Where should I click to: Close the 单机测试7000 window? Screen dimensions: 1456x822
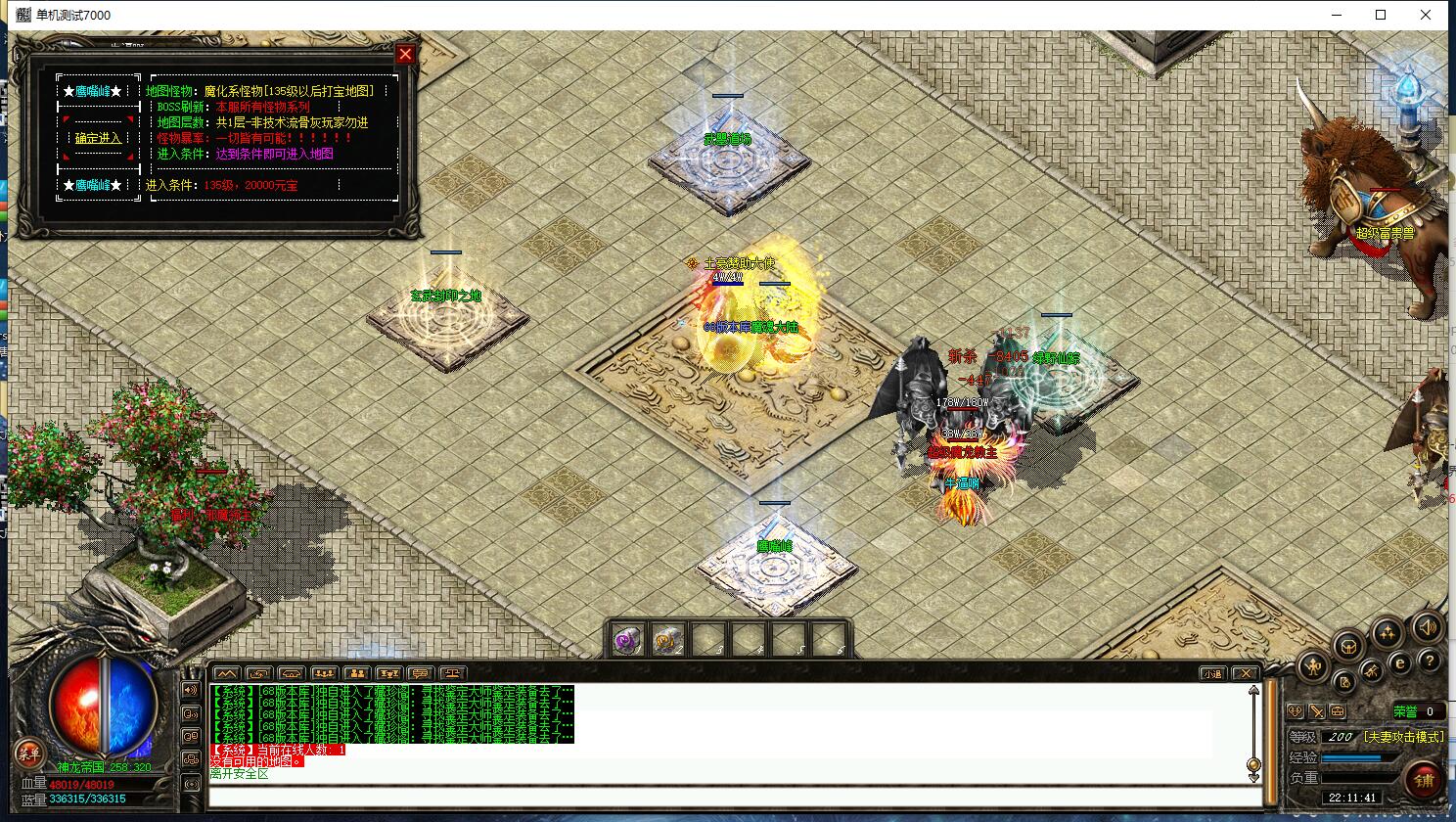(x=1427, y=15)
